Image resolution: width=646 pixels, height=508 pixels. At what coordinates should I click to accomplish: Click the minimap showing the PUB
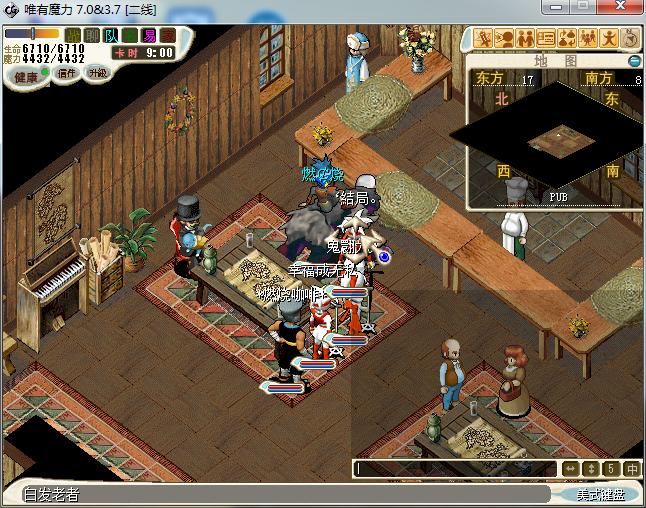[557, 139]
